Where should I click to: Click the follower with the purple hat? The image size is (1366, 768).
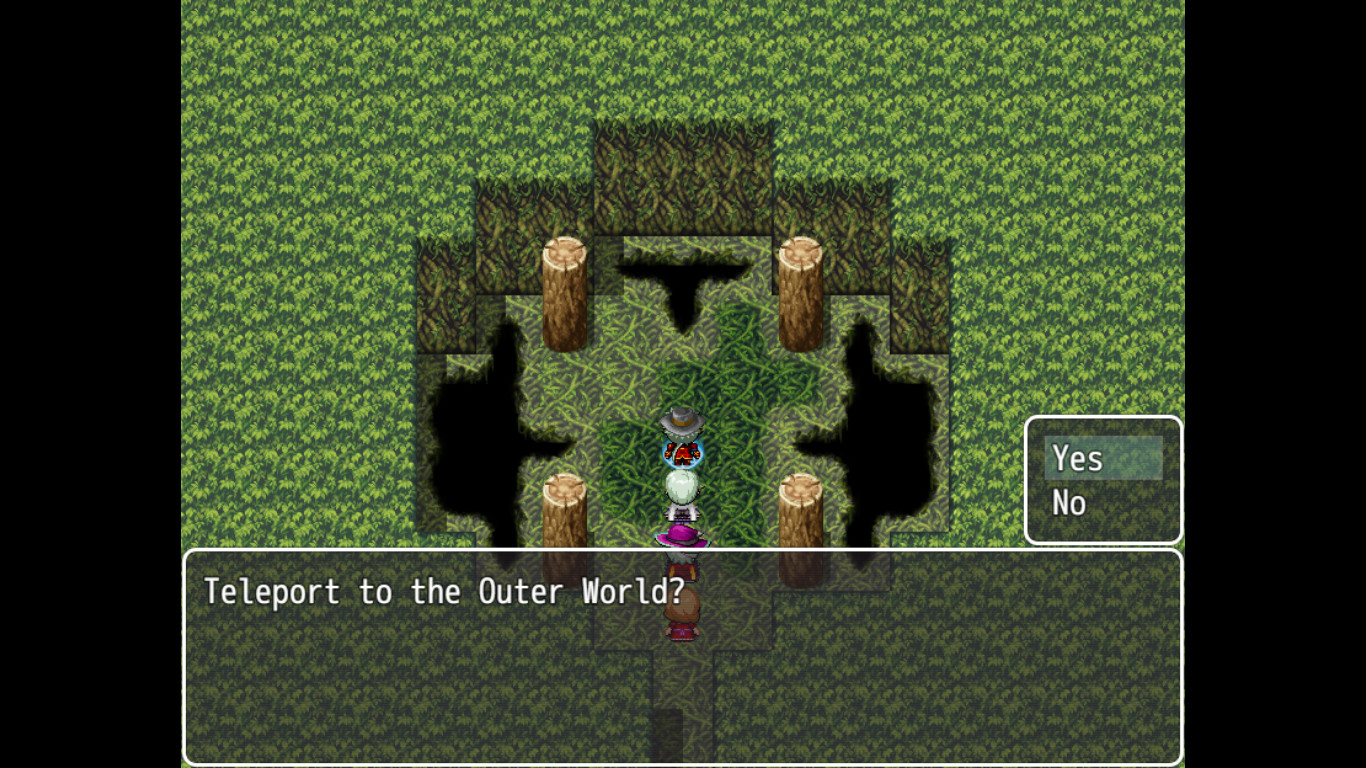[x=681, y=535]
